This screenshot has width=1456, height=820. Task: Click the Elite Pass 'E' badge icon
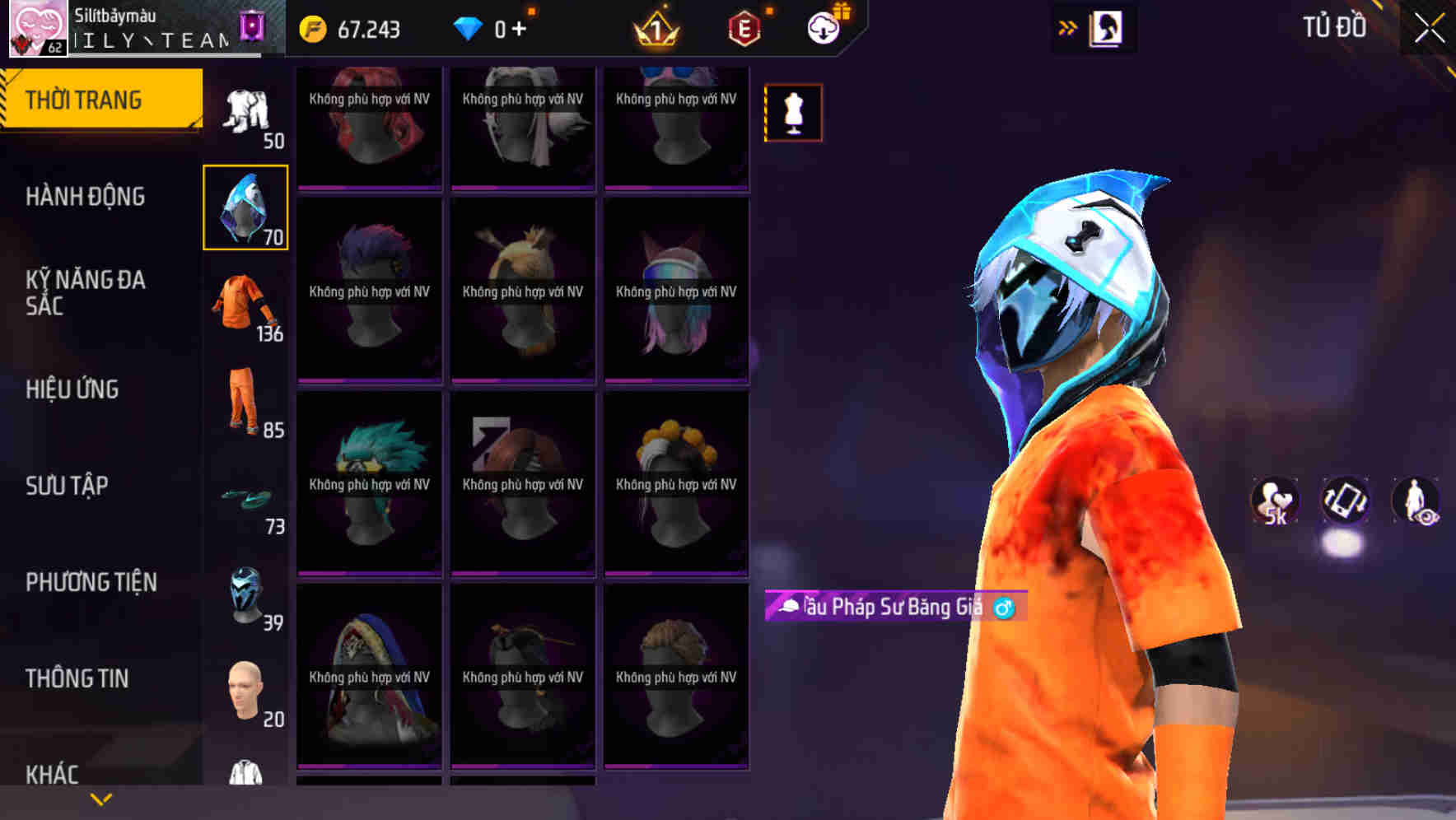tap(743, 30)
